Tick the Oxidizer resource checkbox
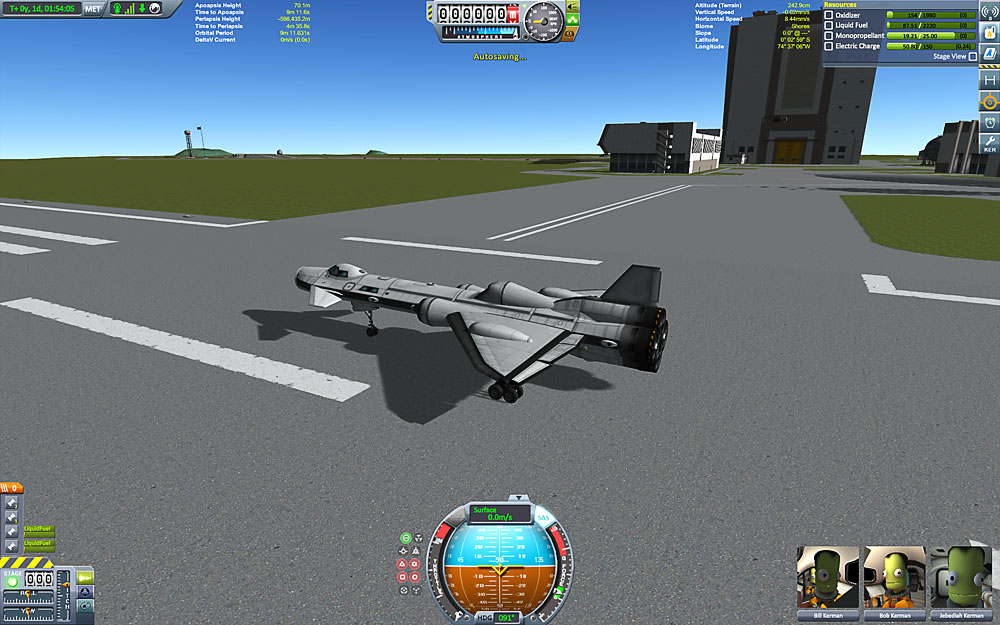Viewport: 1000px width, 625px height. tap(828, 15)
